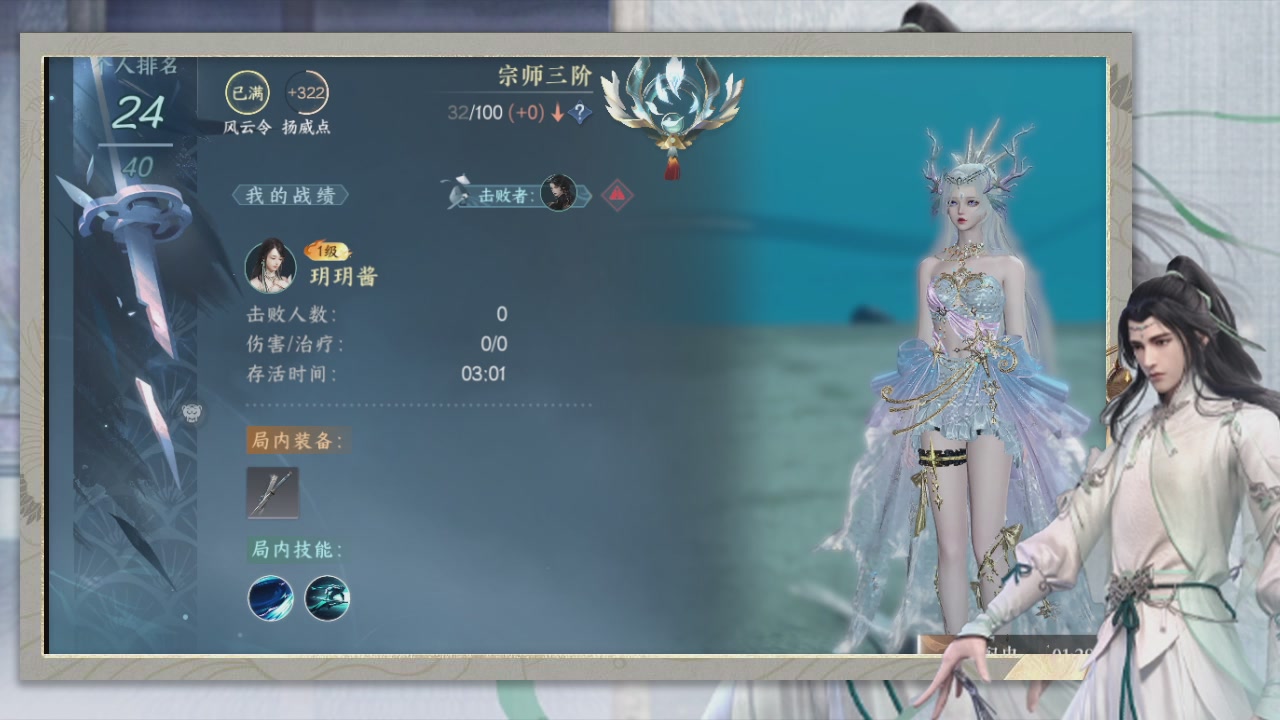Open the rank points question mark help icon
Image resolution: width=1280 pixels, height=720 pixels.
click(x=580, y=113)
